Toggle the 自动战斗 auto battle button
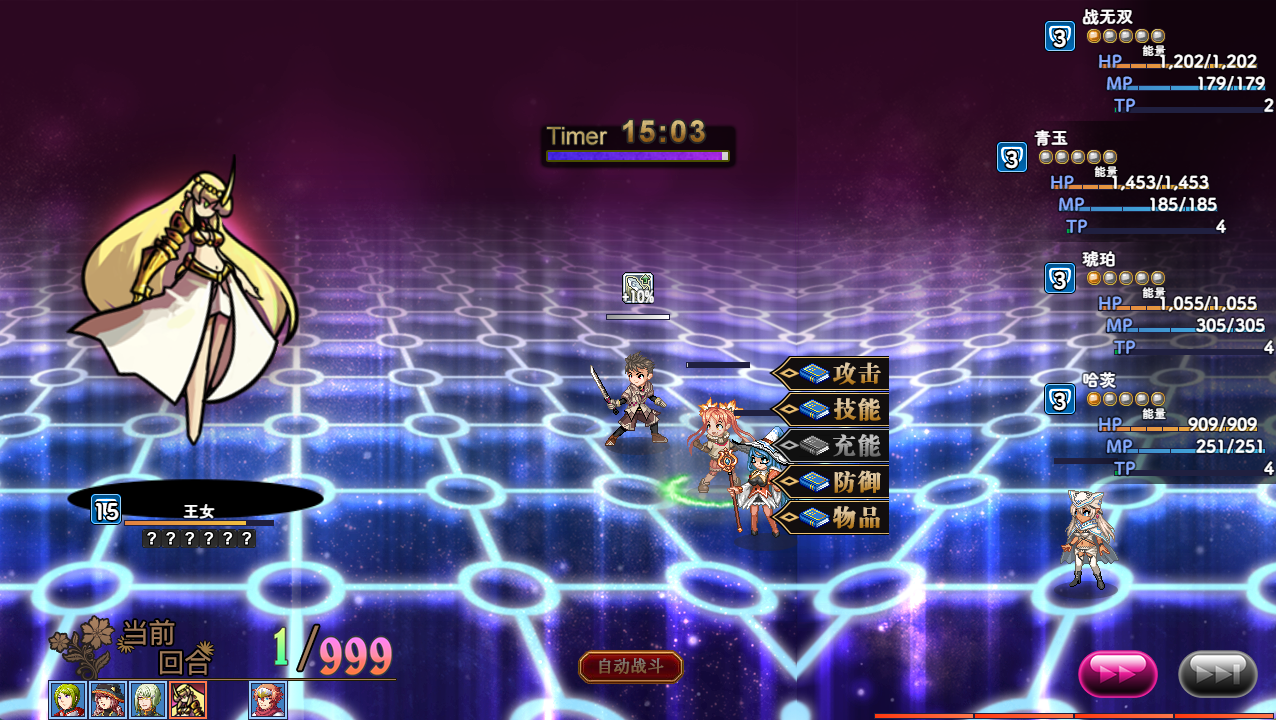Image resolution: width=1276 pixels, height=720 pixels. pos(631,667)
